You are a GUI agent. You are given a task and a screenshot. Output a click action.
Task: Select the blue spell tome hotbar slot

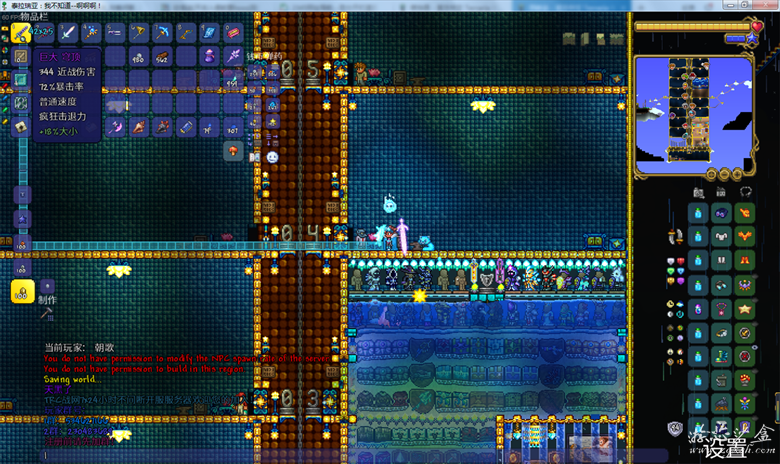coord(210,33)
